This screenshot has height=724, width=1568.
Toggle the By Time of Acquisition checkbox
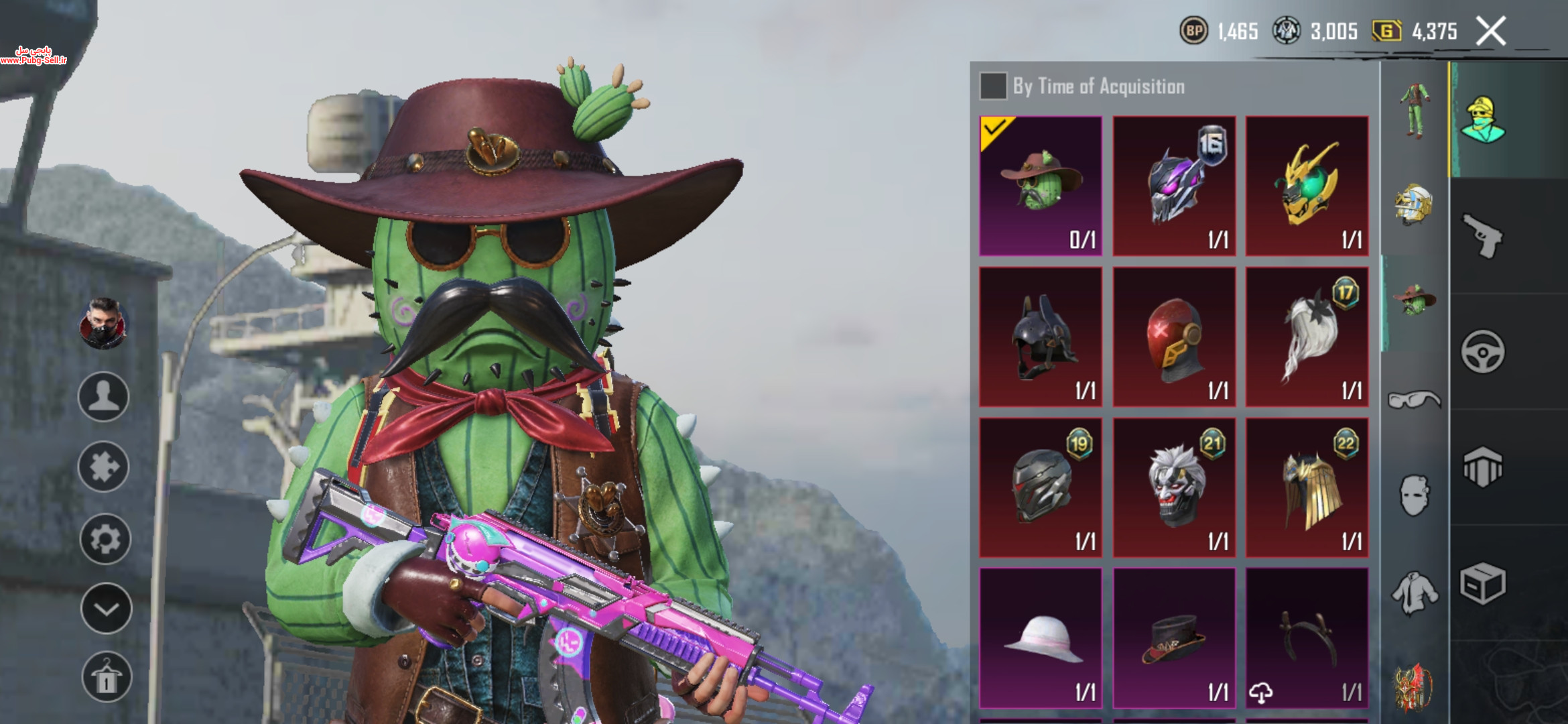click(x=993, y=86)
